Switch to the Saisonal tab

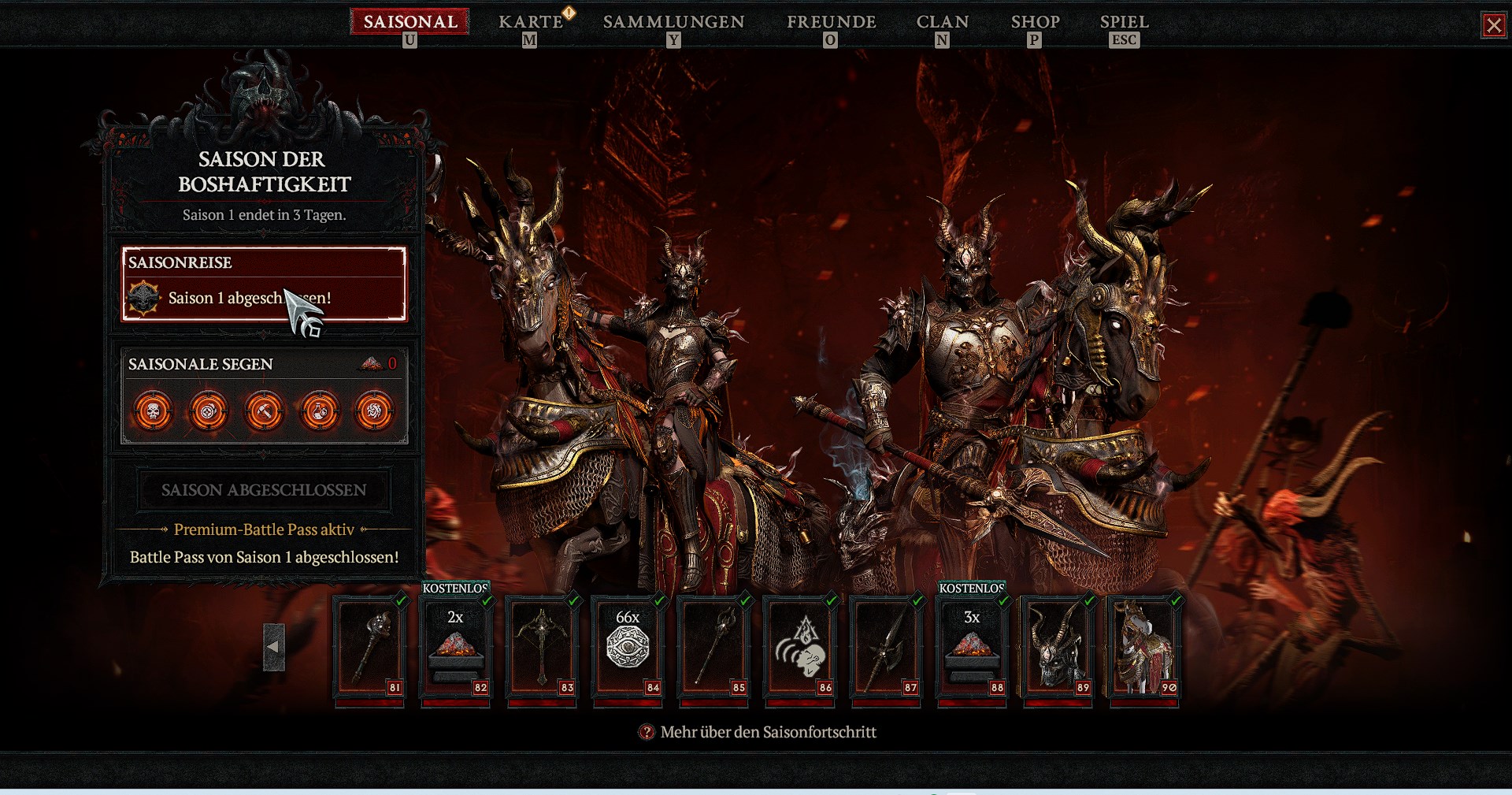409,22
